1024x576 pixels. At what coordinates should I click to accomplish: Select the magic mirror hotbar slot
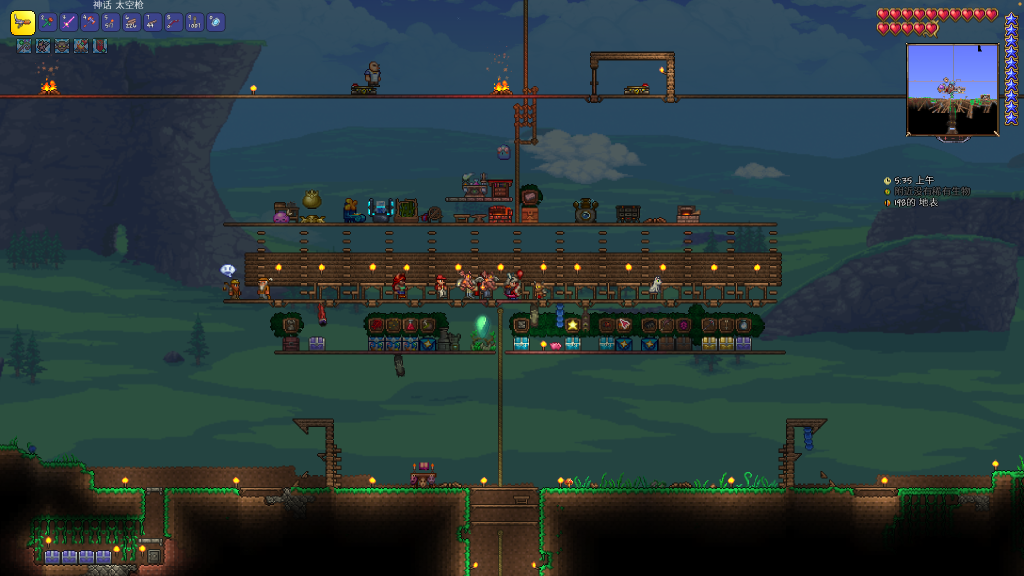(216, 22)
